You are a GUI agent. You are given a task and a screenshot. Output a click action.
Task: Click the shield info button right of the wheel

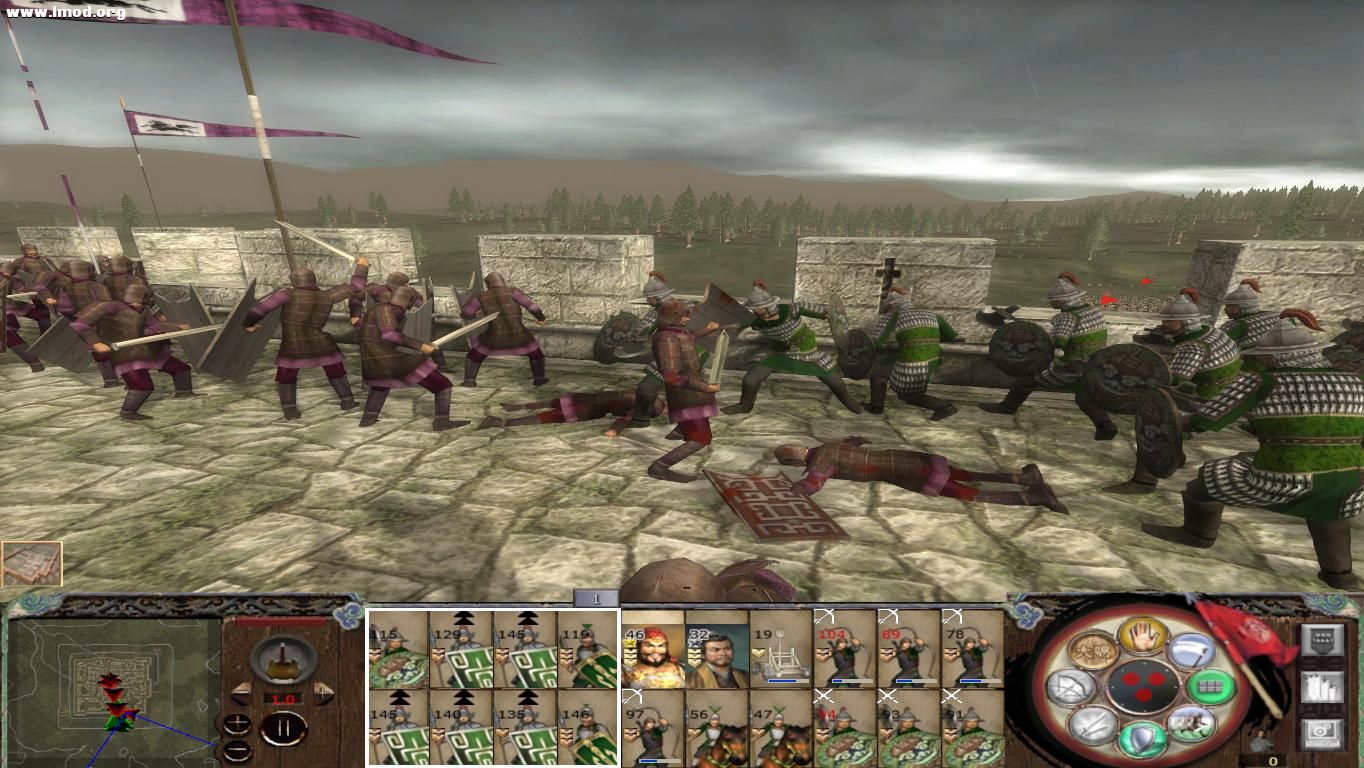1323,639
